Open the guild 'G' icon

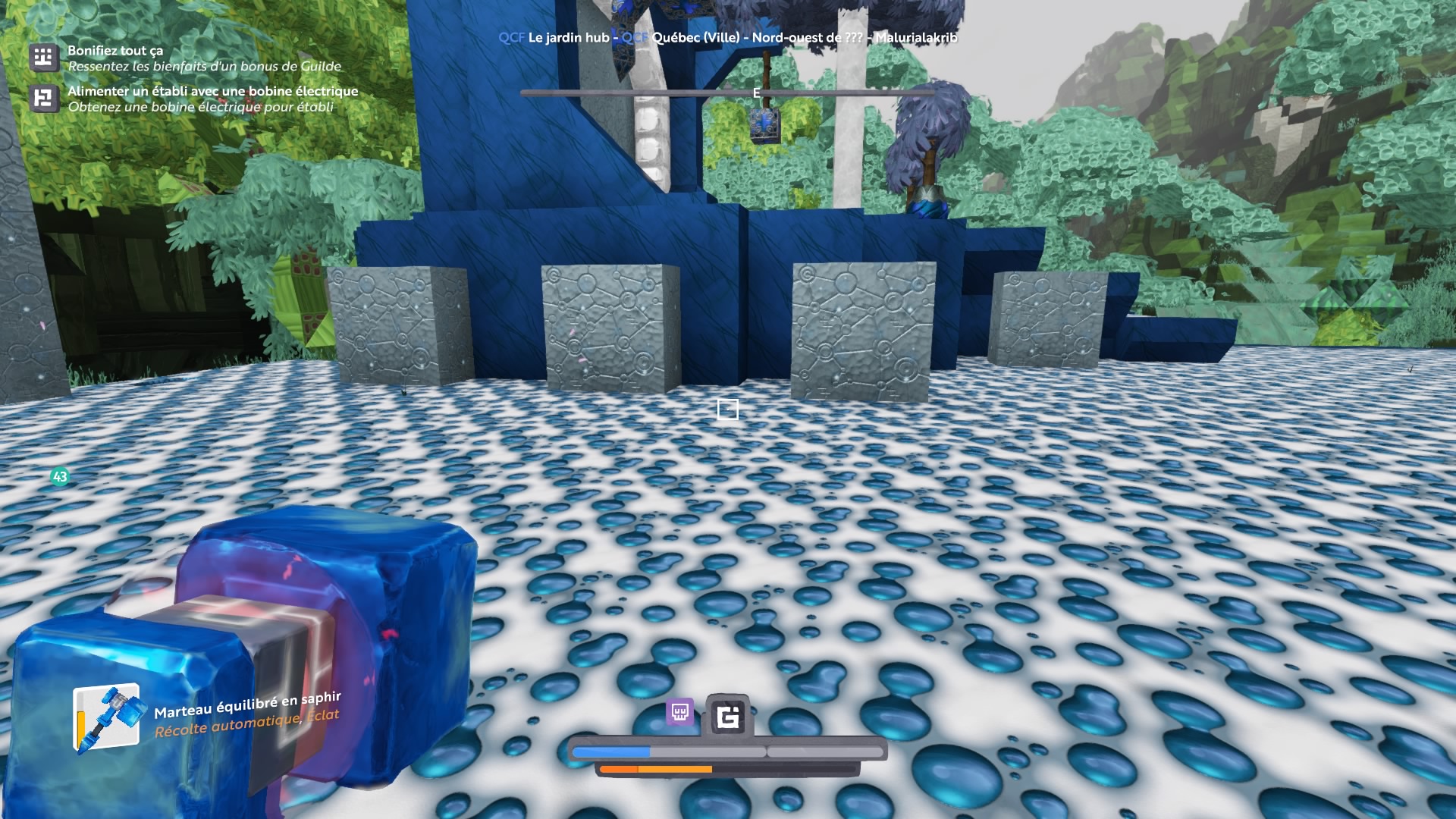pyautogui.click(x=728, y=716)
